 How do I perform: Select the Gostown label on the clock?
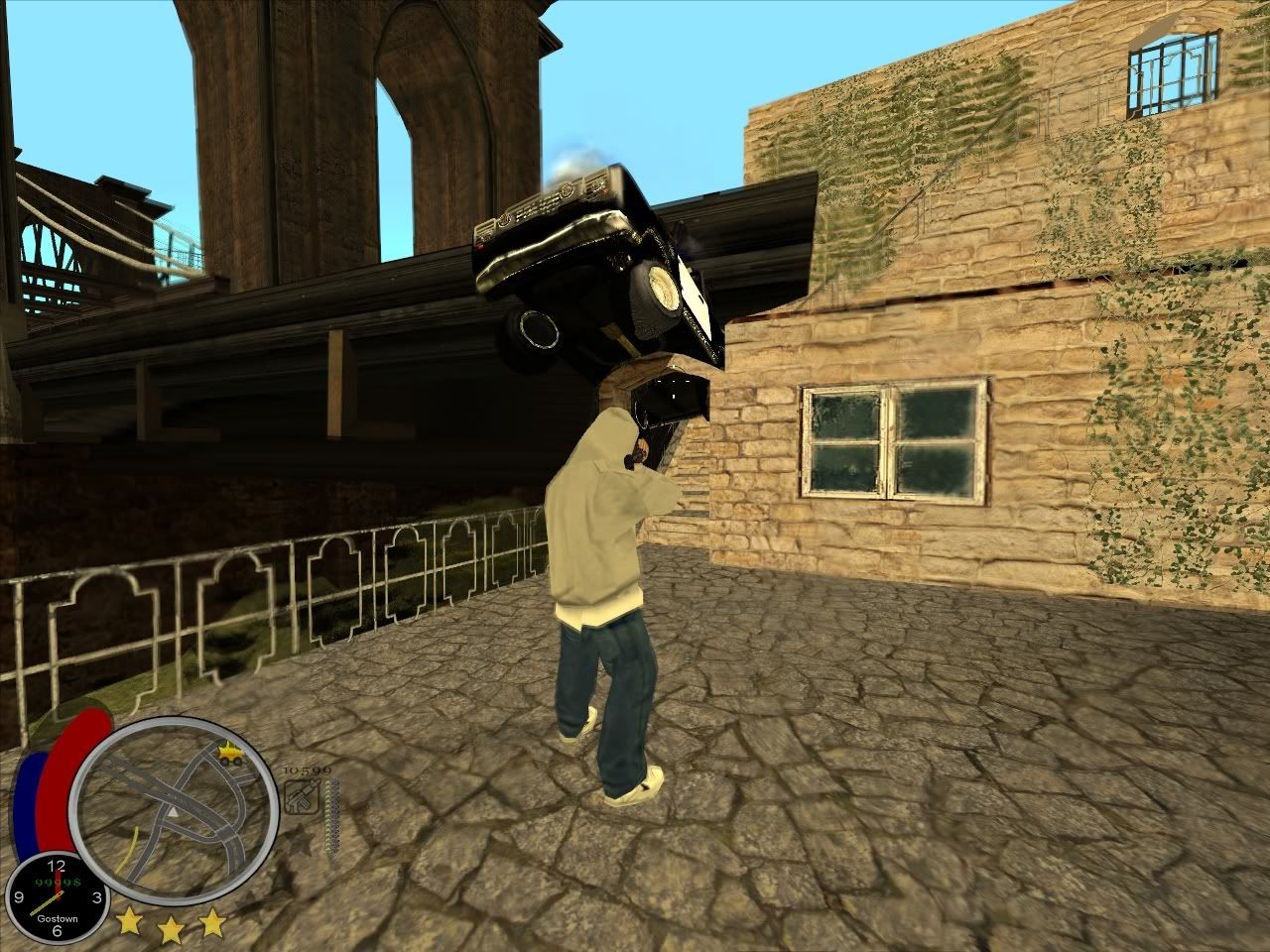click(58, 918)
